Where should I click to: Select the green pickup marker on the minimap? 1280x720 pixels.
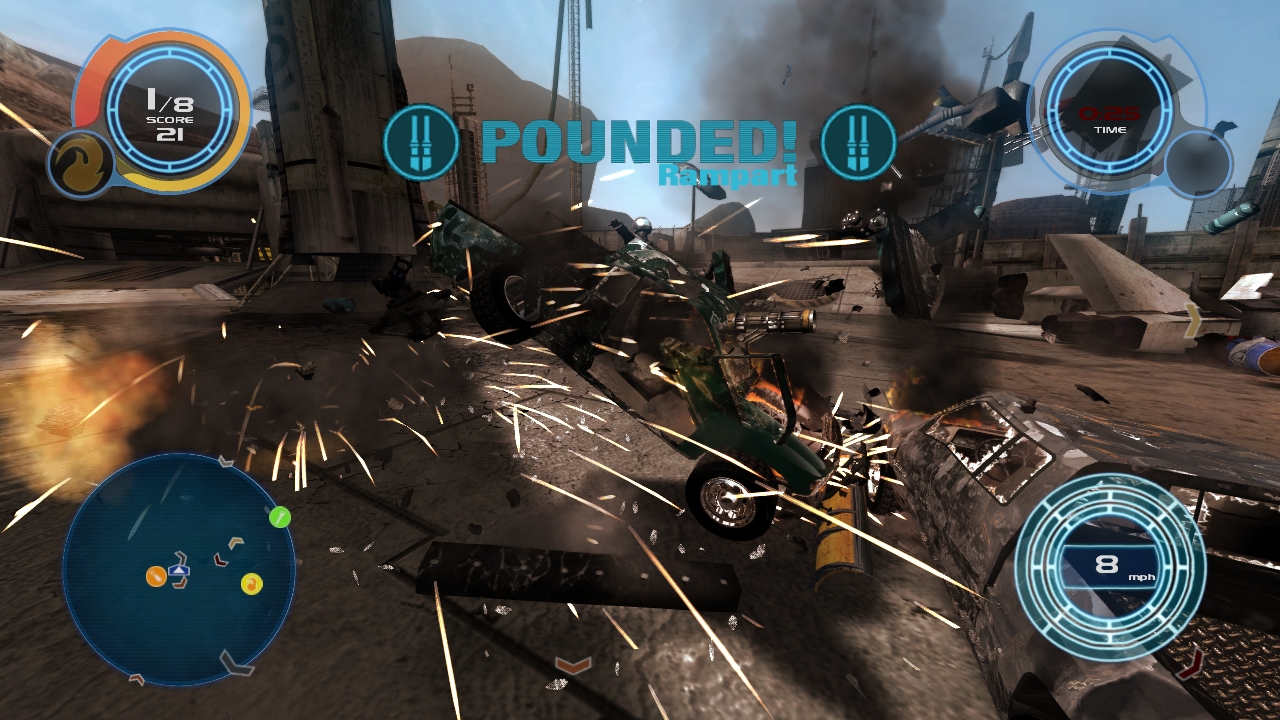pyautogui.click(x=278, y=517)
